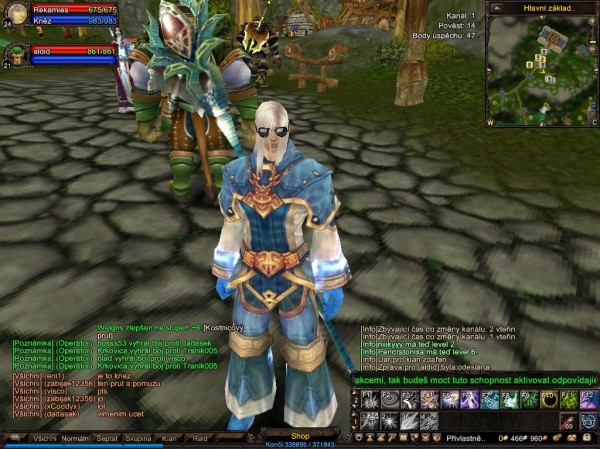The width and height of the screenshot is (600, 449).
Task: Activate the F12 green skill icon
Action: [588, 400]
